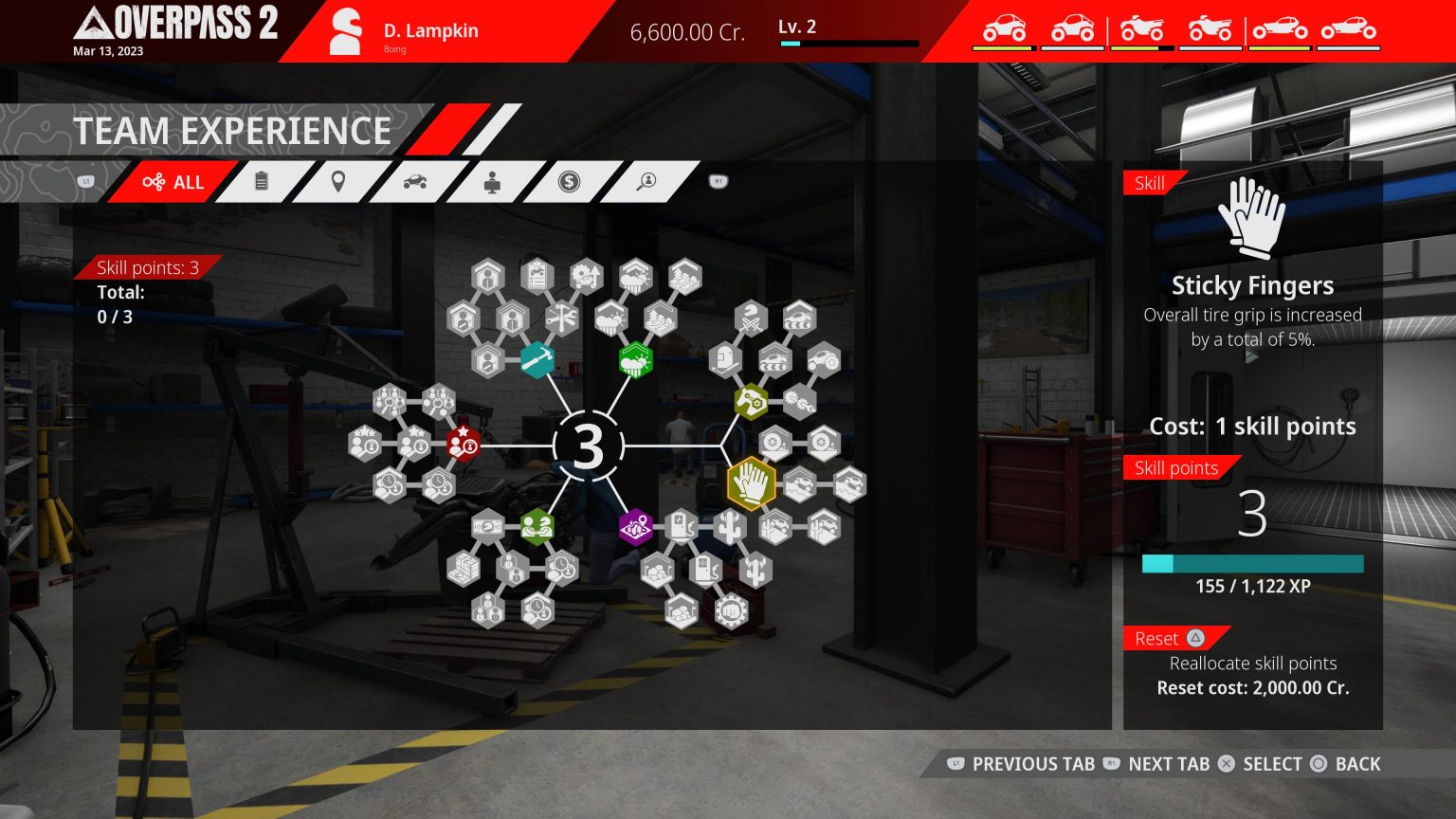Select the Sticky Fingers glove skill node
1456x819 pixels.
coord(751,483)
